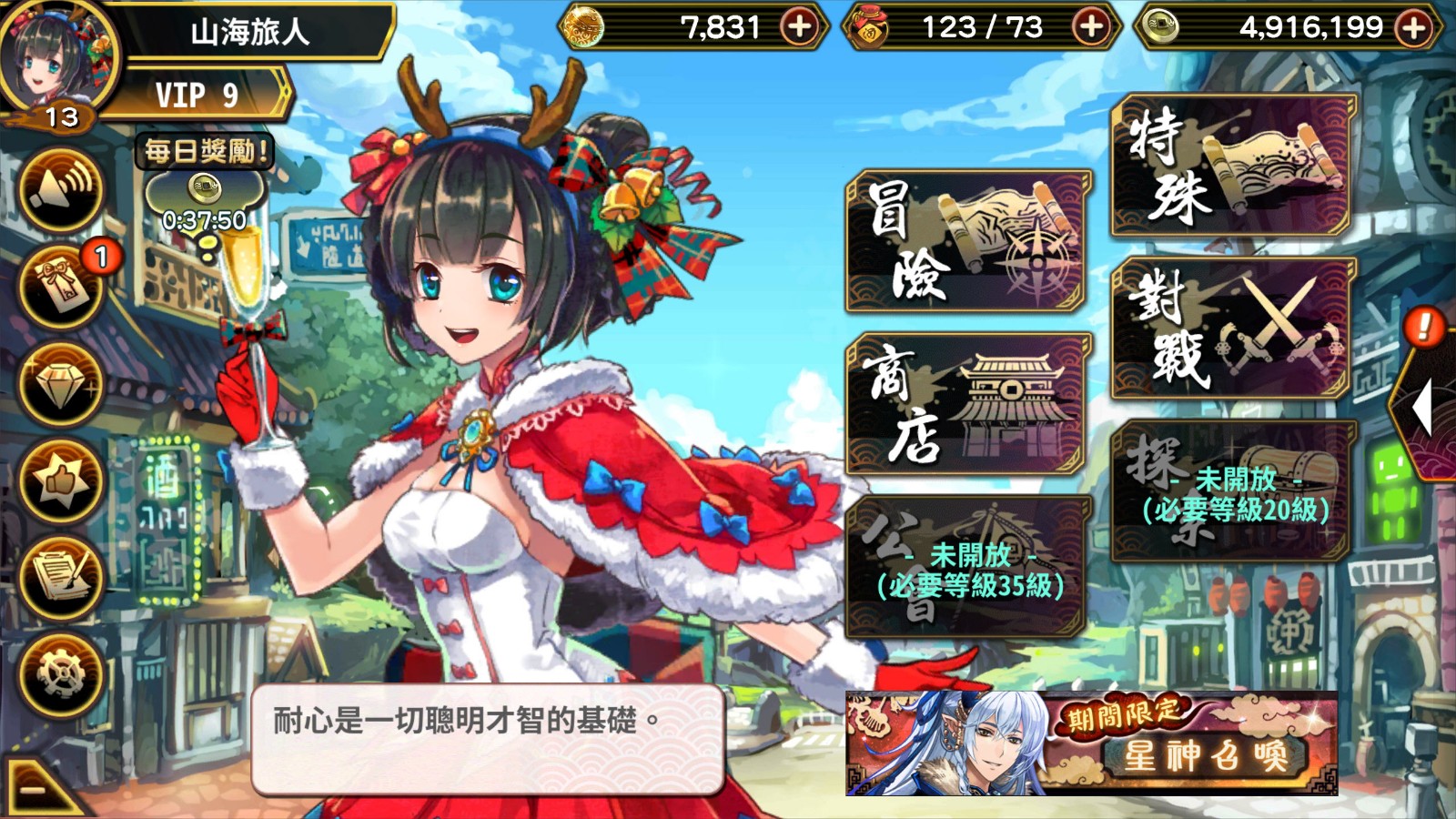Add silver currency via plus button

pyautogui.click(x=1413, y=28)
